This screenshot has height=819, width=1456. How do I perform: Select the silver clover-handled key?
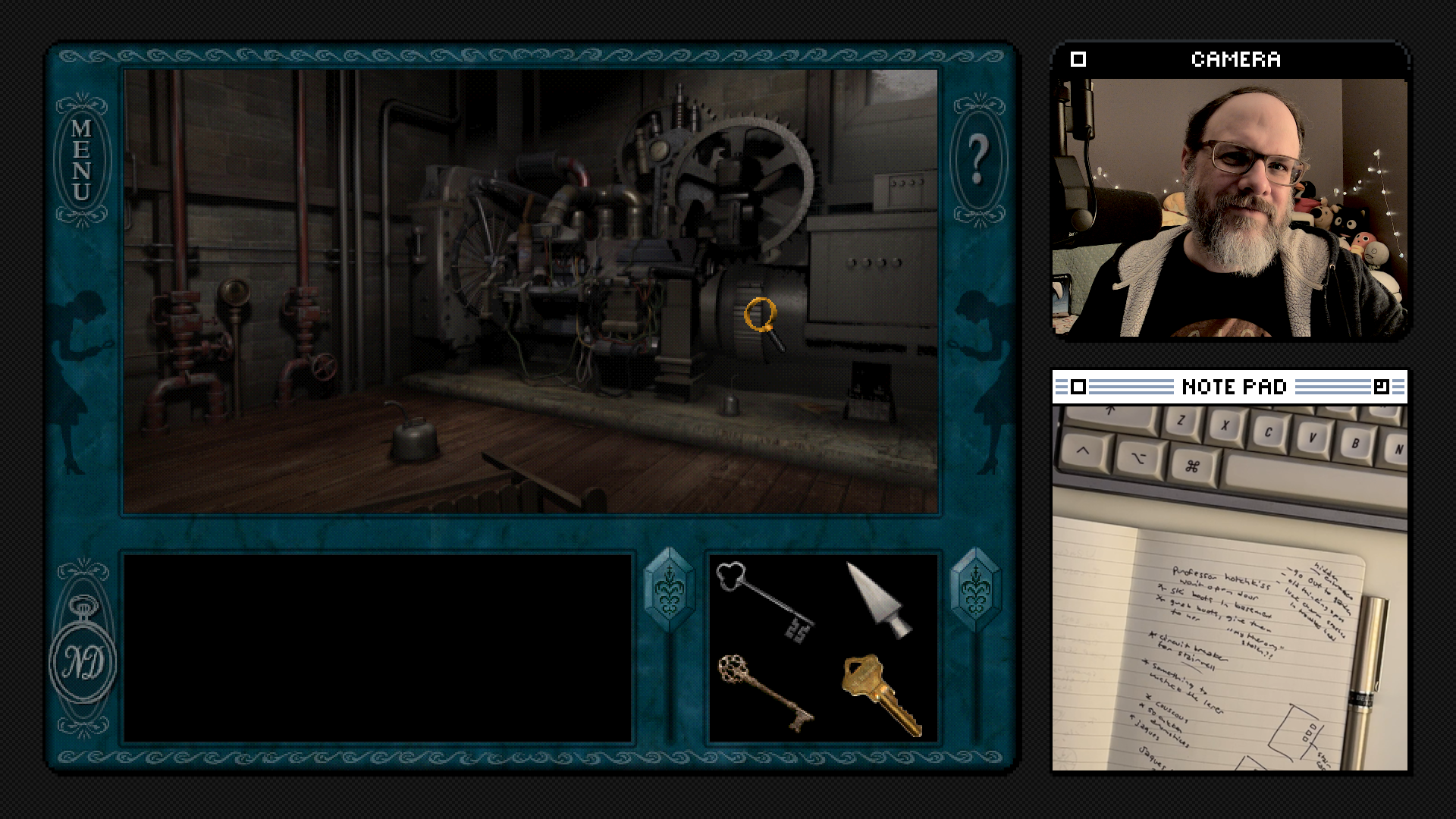[764, 601]
